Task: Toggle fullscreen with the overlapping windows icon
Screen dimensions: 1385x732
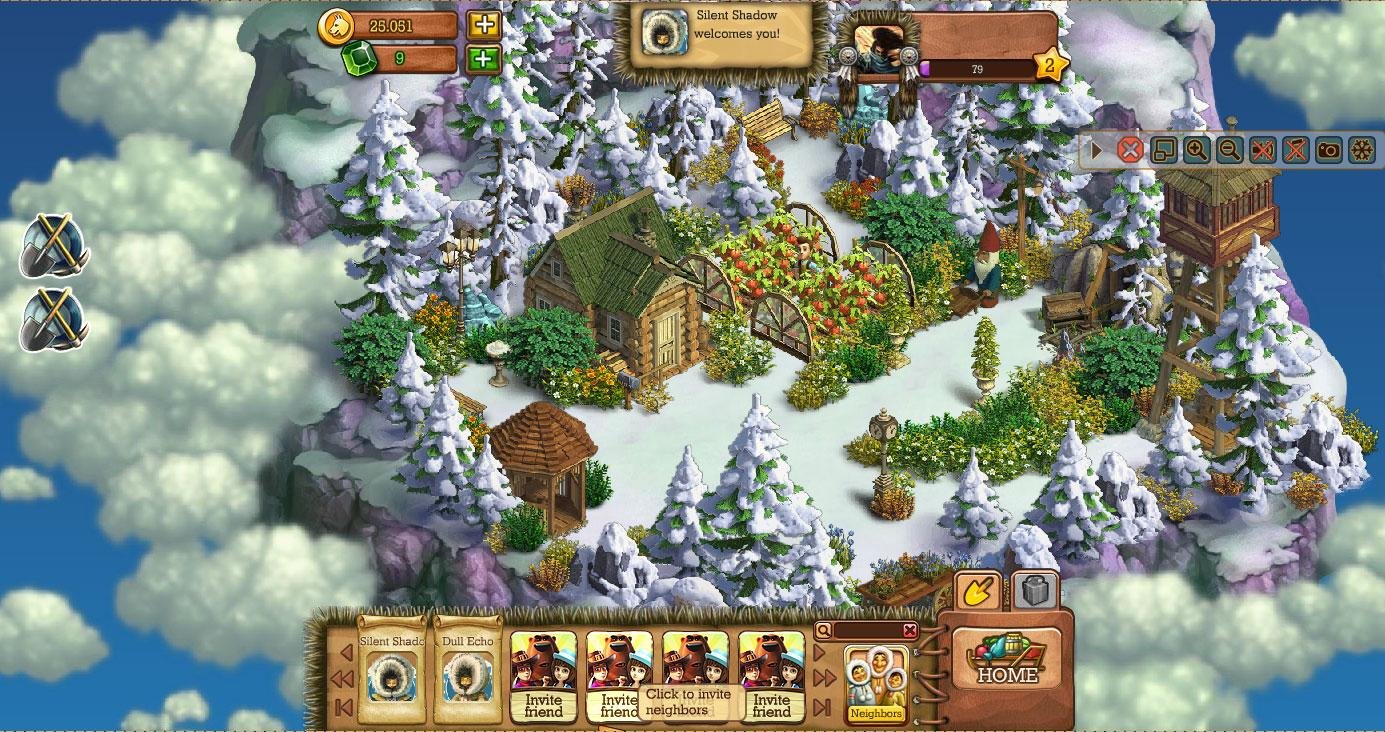Action: tap(1163, 150)
